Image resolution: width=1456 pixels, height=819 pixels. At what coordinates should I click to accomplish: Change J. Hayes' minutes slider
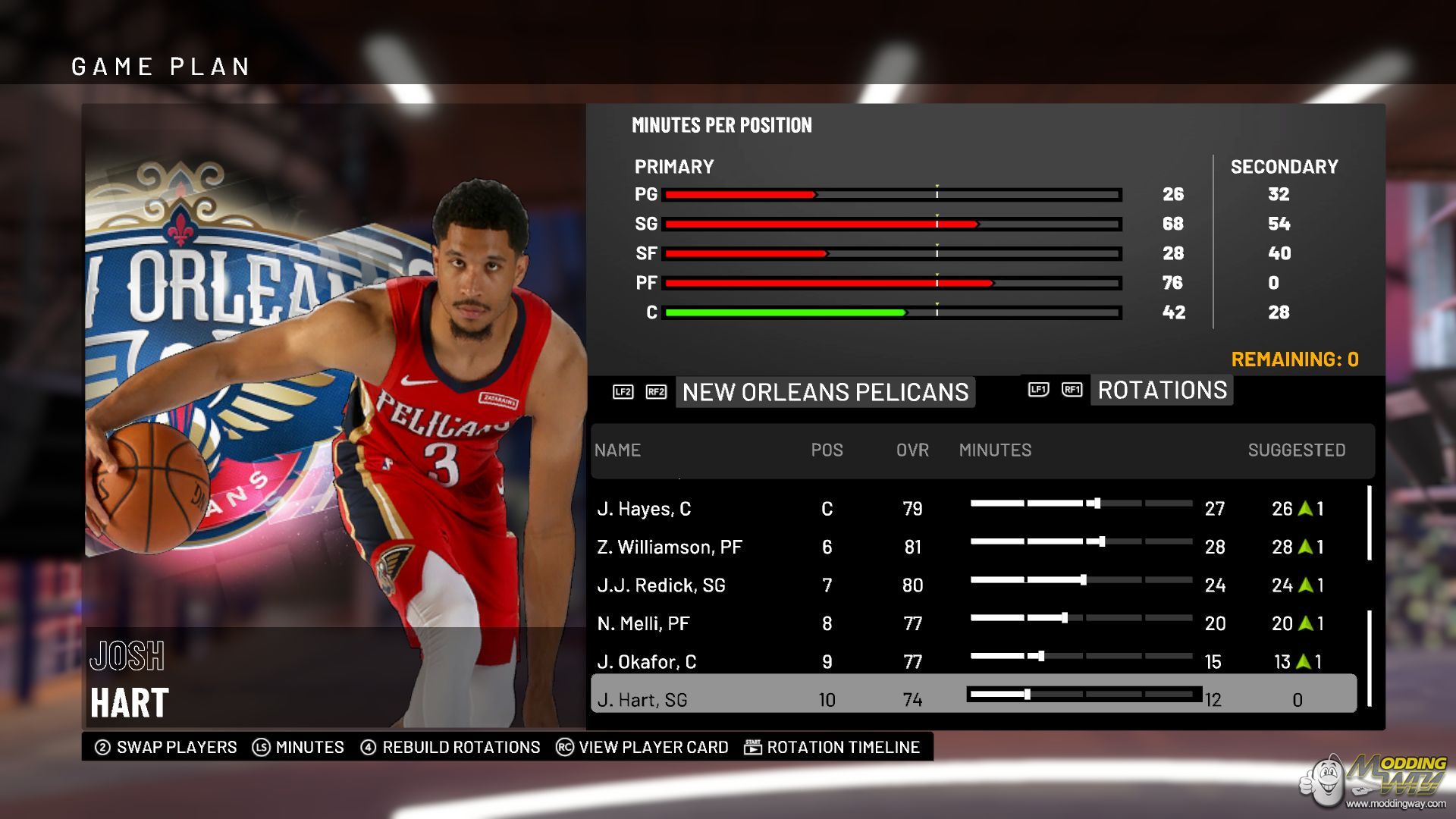coord(1097,504)
